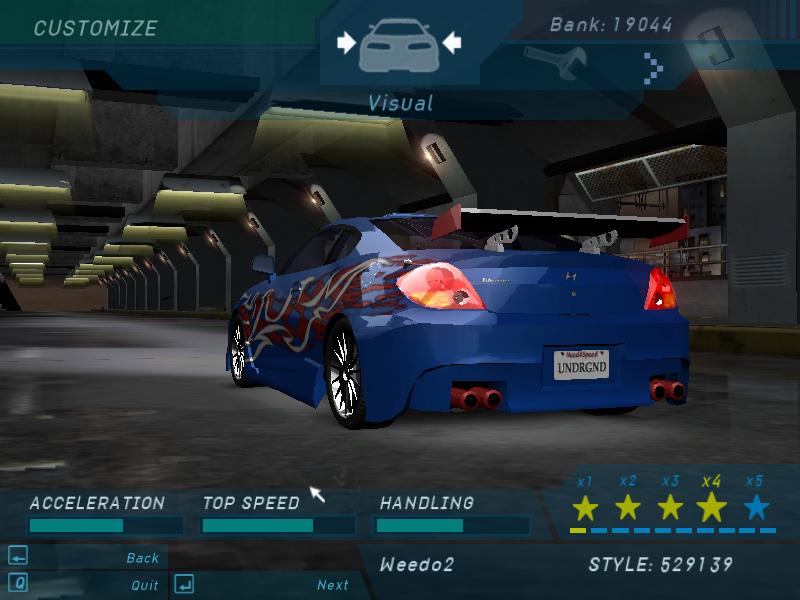Switch to the wrench performance category

(x=554, y=62)
